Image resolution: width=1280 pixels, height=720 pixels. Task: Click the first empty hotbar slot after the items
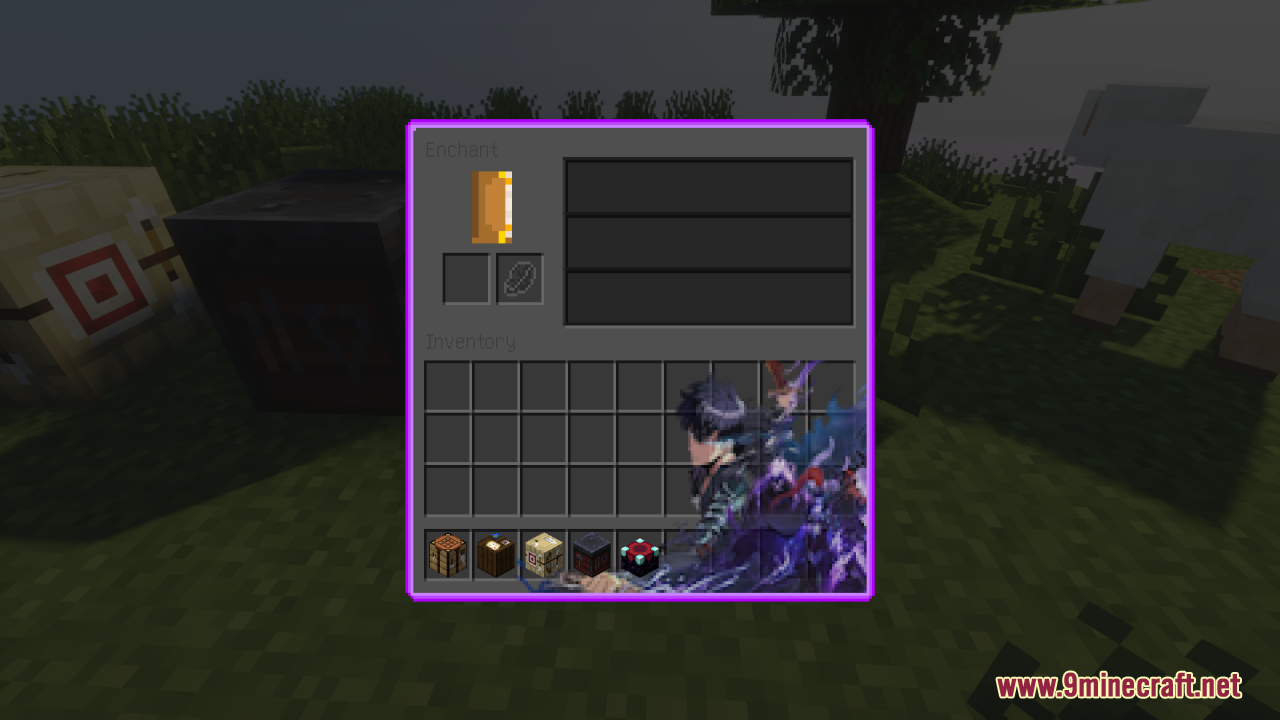pos(687,552)
